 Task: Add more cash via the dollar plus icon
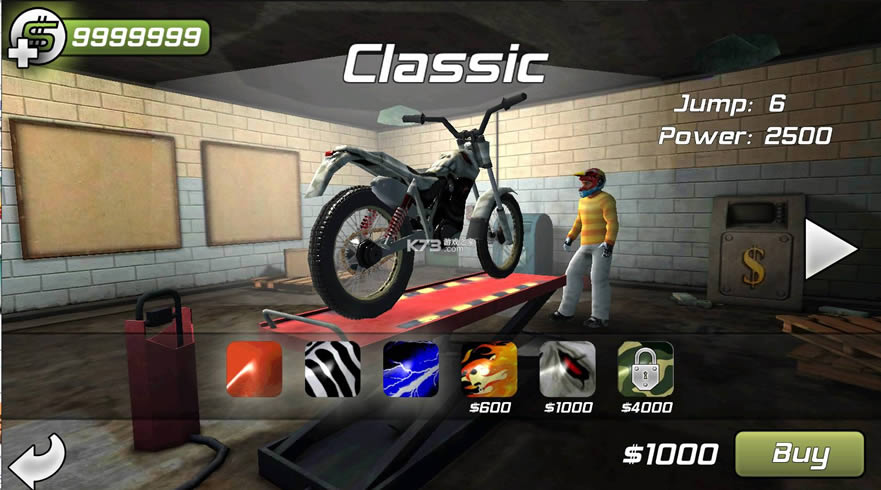click(34, 38)
